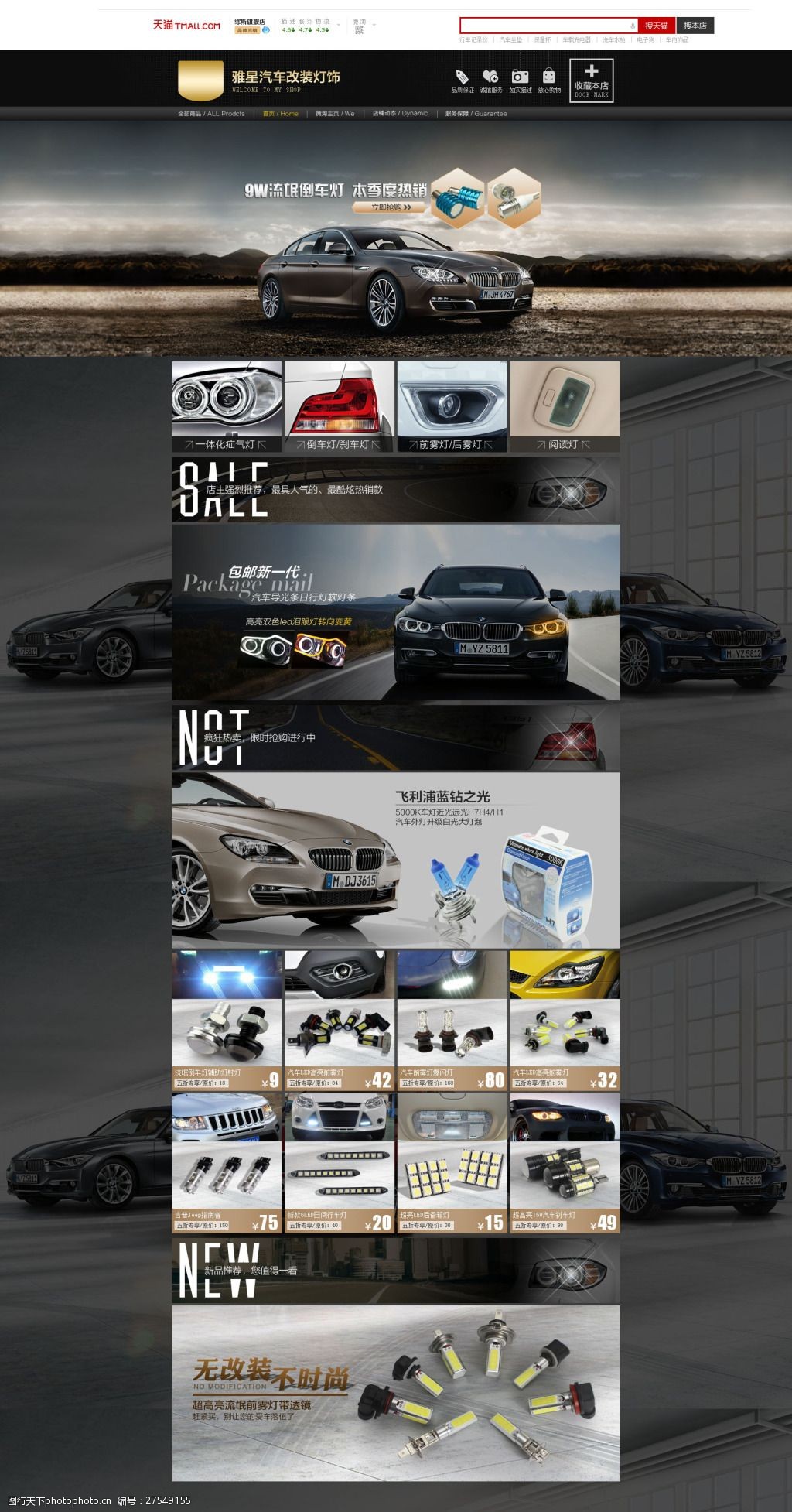Select the 阅读灯 reading light category
This screenshot has height=1512, width=792.
tap(565, 406)
